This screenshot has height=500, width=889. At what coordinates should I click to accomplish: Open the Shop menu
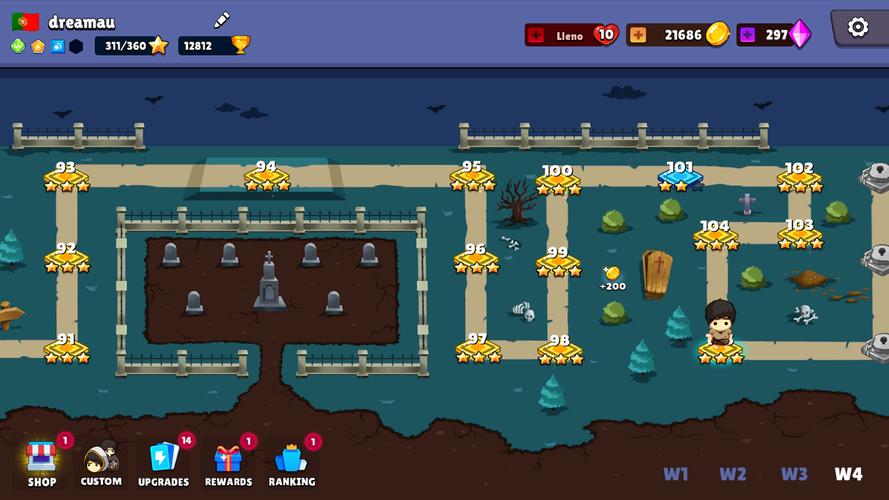(x=42, y=461)
